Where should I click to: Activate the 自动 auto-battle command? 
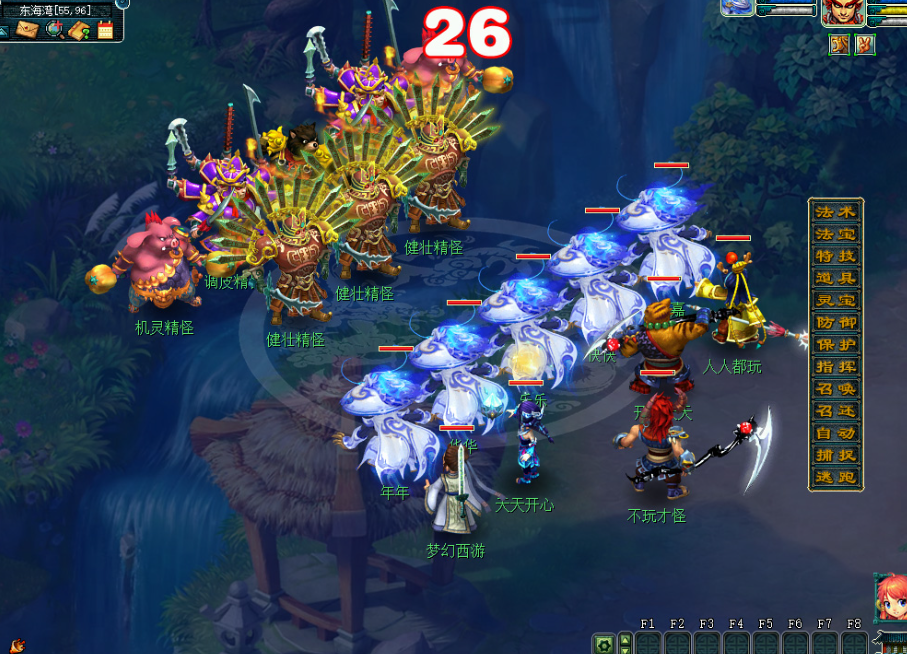[x=835, y=433]
